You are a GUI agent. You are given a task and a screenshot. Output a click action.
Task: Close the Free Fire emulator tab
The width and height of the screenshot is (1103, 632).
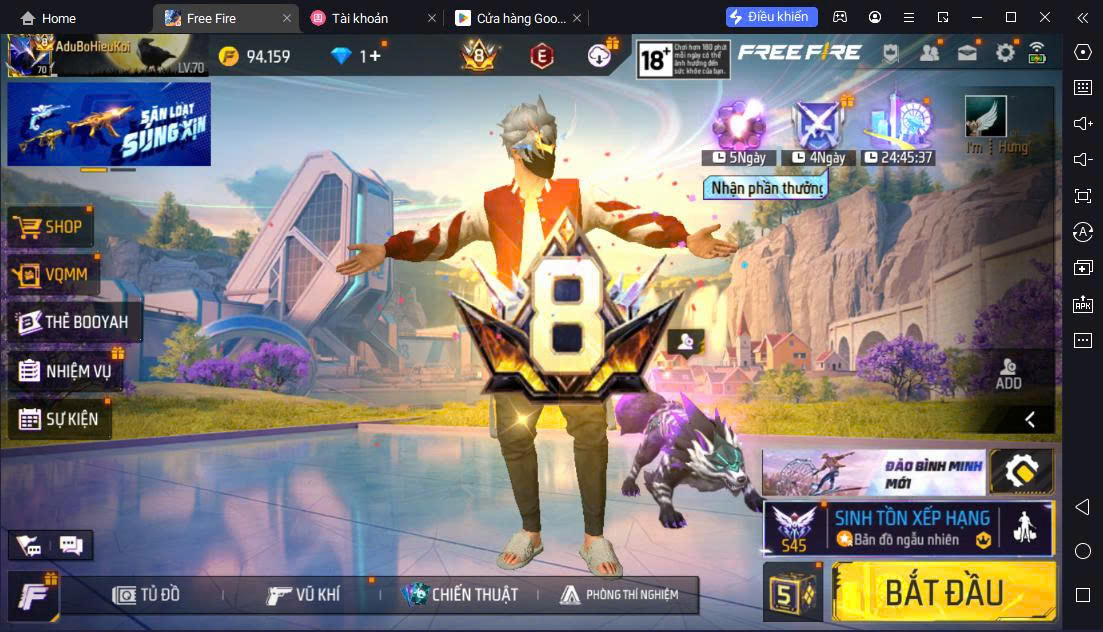288,18
